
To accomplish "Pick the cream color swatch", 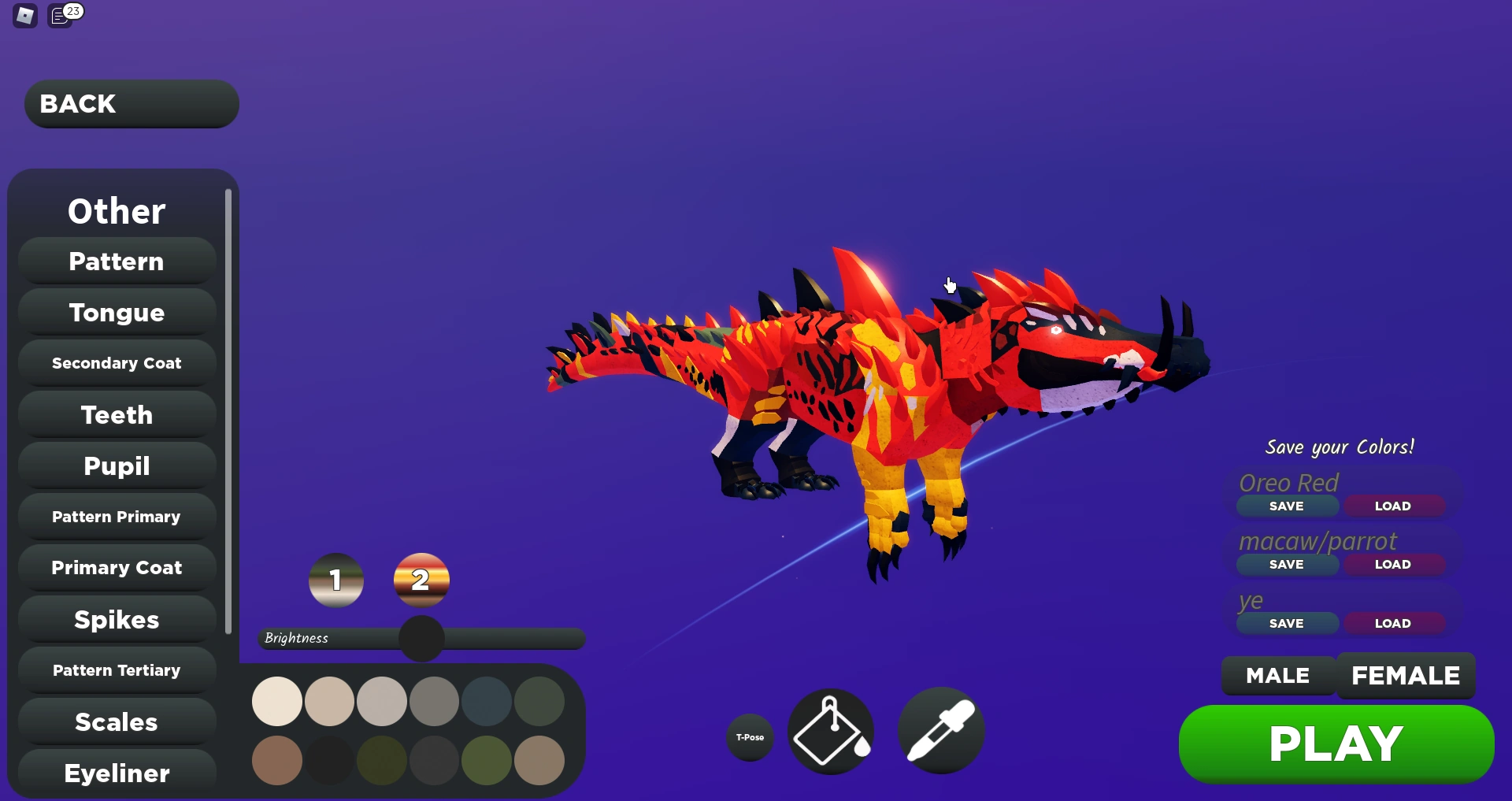I will click(x=276, y=701).
